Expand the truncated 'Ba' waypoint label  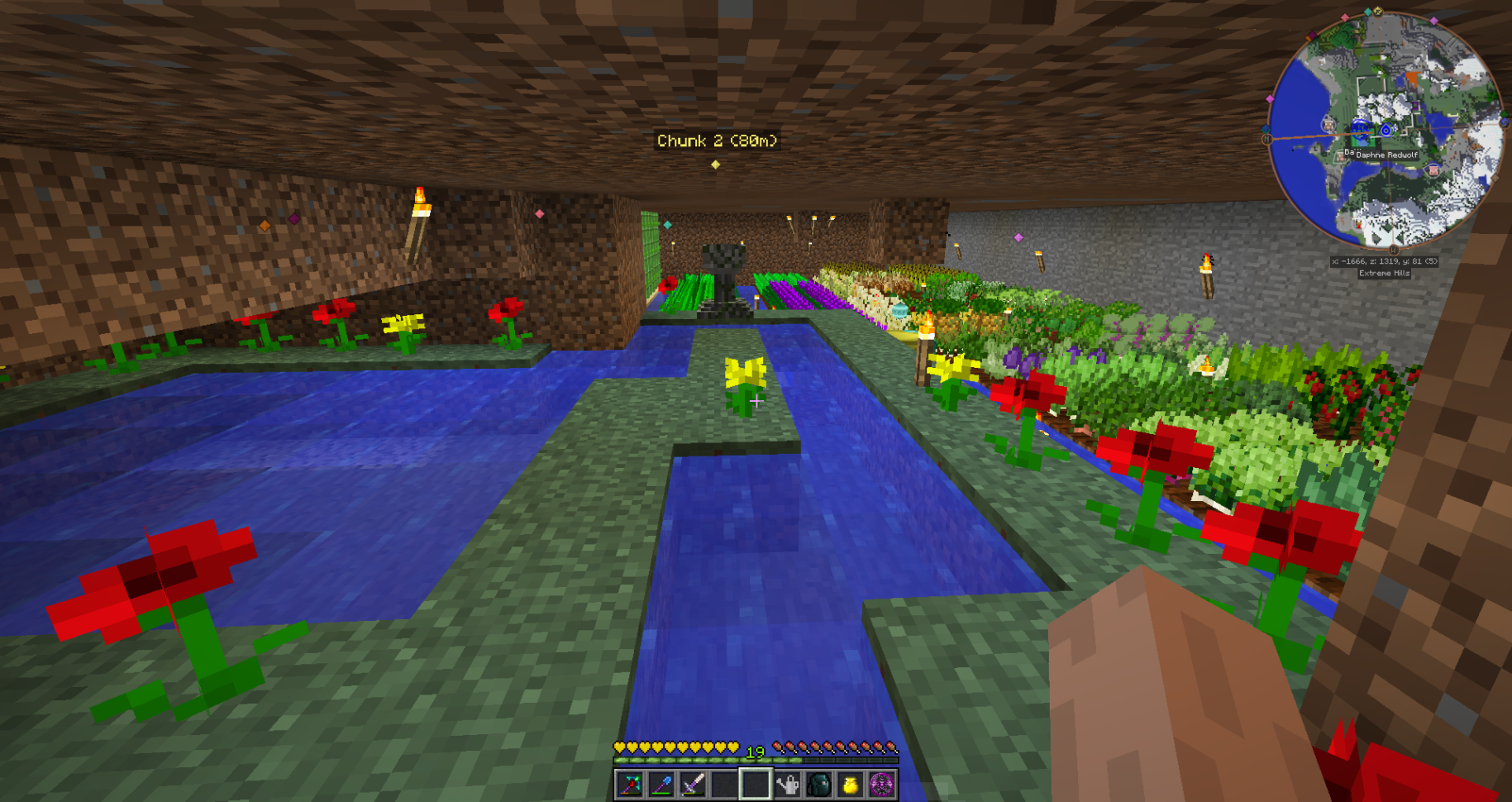(x=1348, y=151)
